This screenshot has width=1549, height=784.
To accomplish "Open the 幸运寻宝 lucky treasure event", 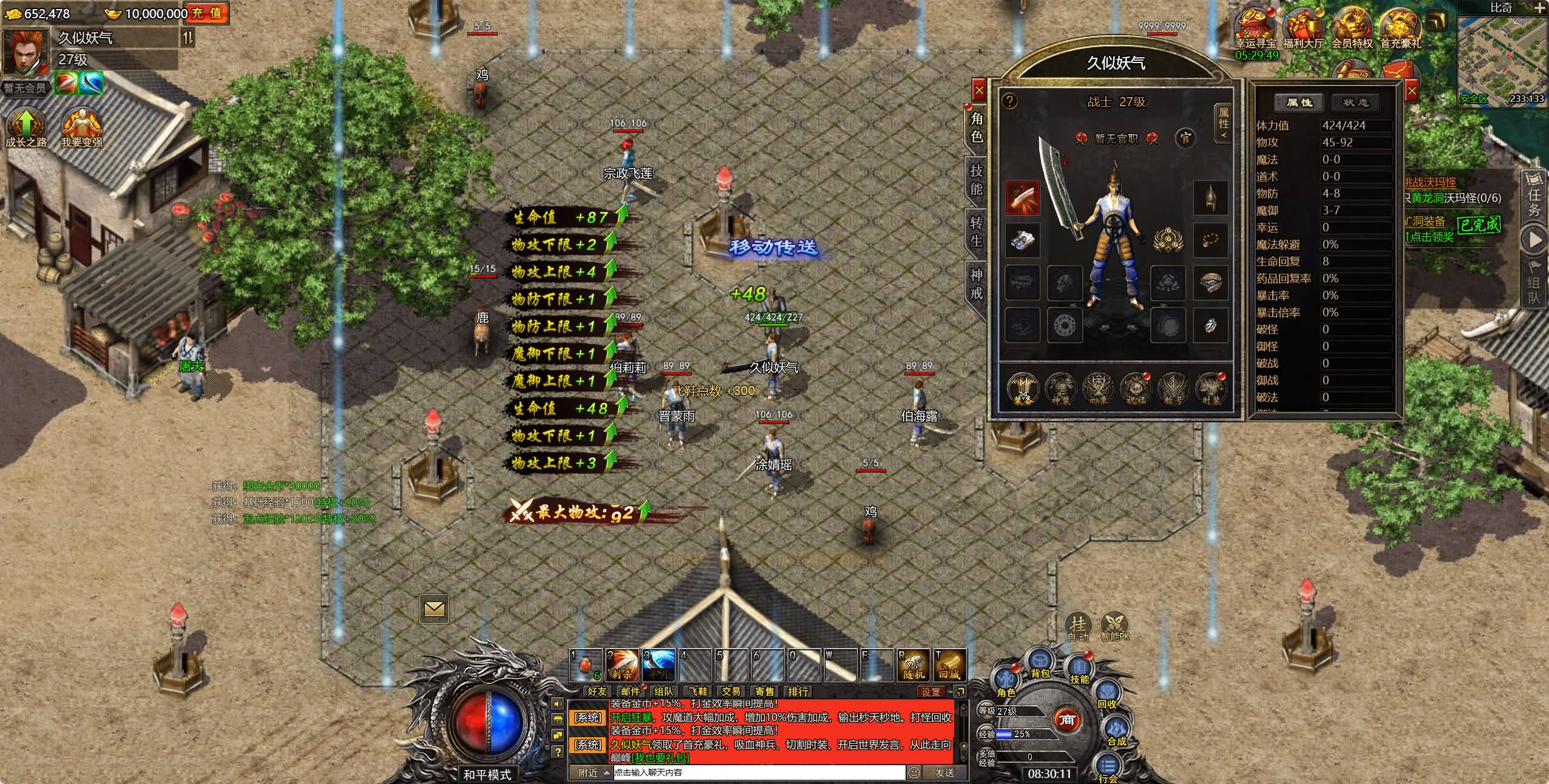I will click(x=1255, y=29).
